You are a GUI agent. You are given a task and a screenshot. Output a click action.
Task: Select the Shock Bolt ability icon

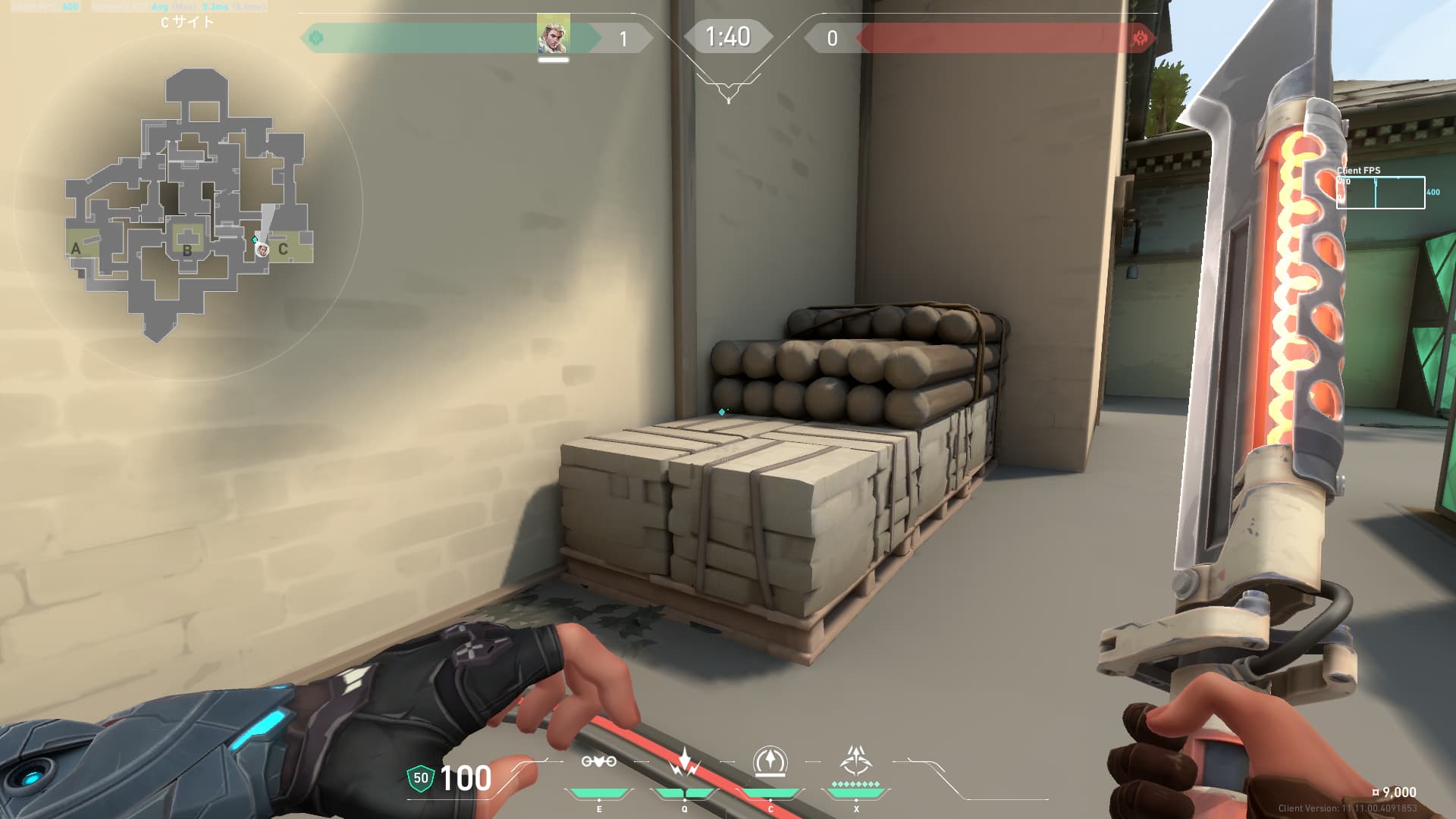[685, 762]
